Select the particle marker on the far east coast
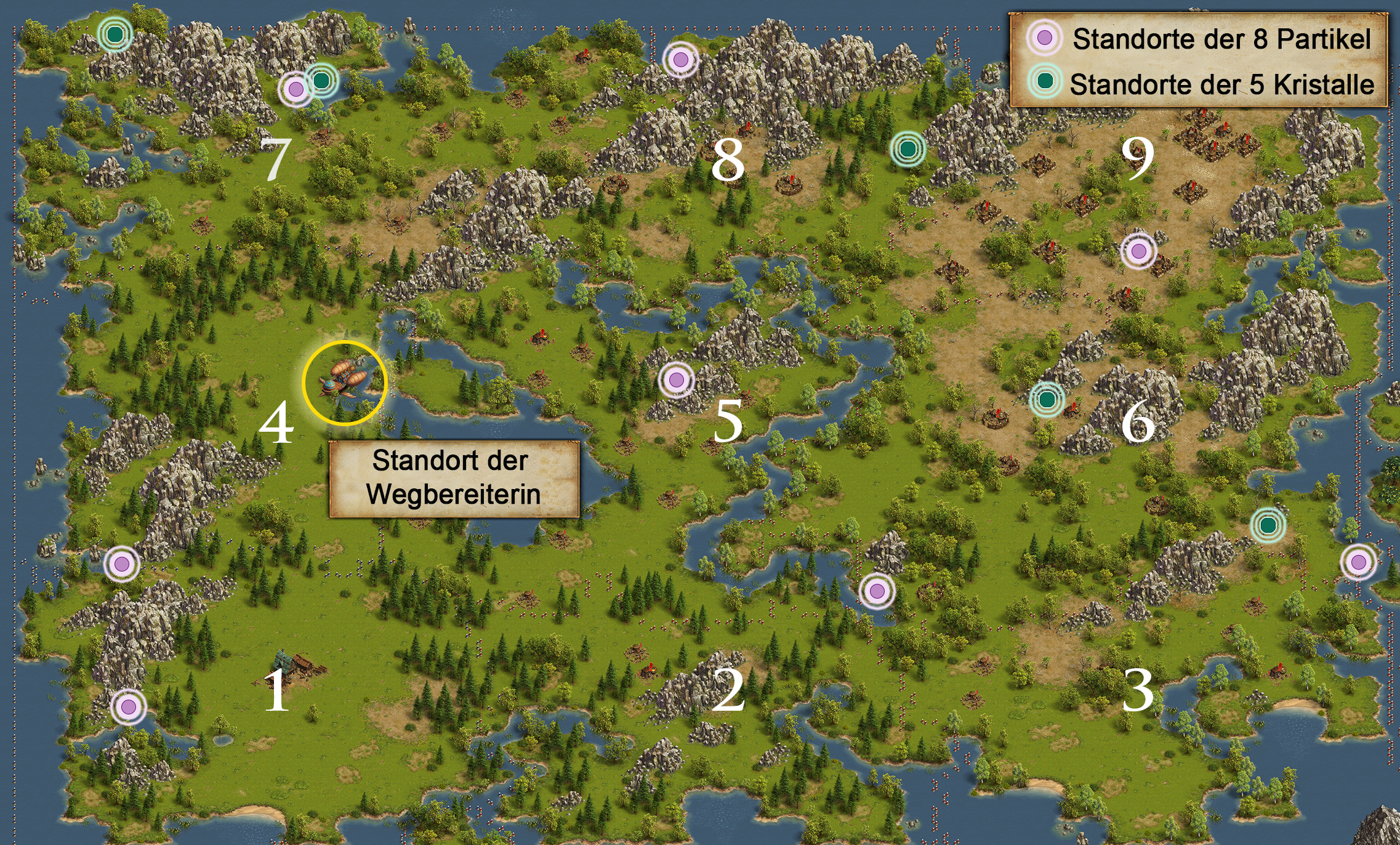The height and width of the screenshot is (845, 1400). [x=1358, y=562]
